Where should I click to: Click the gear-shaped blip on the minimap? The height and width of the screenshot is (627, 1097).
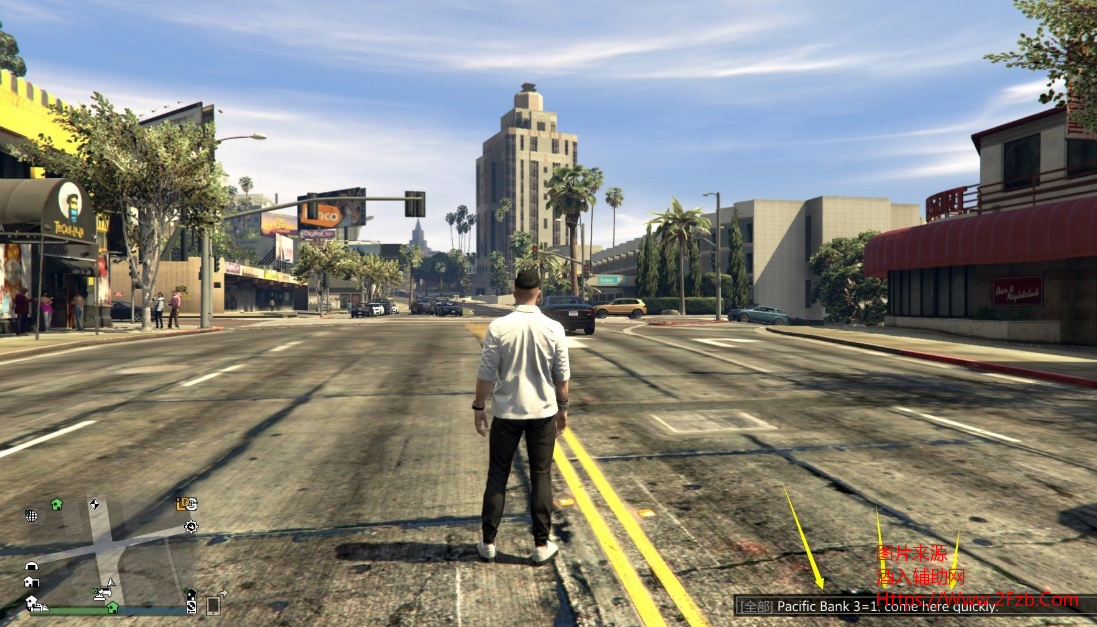(x=190, y=526)
